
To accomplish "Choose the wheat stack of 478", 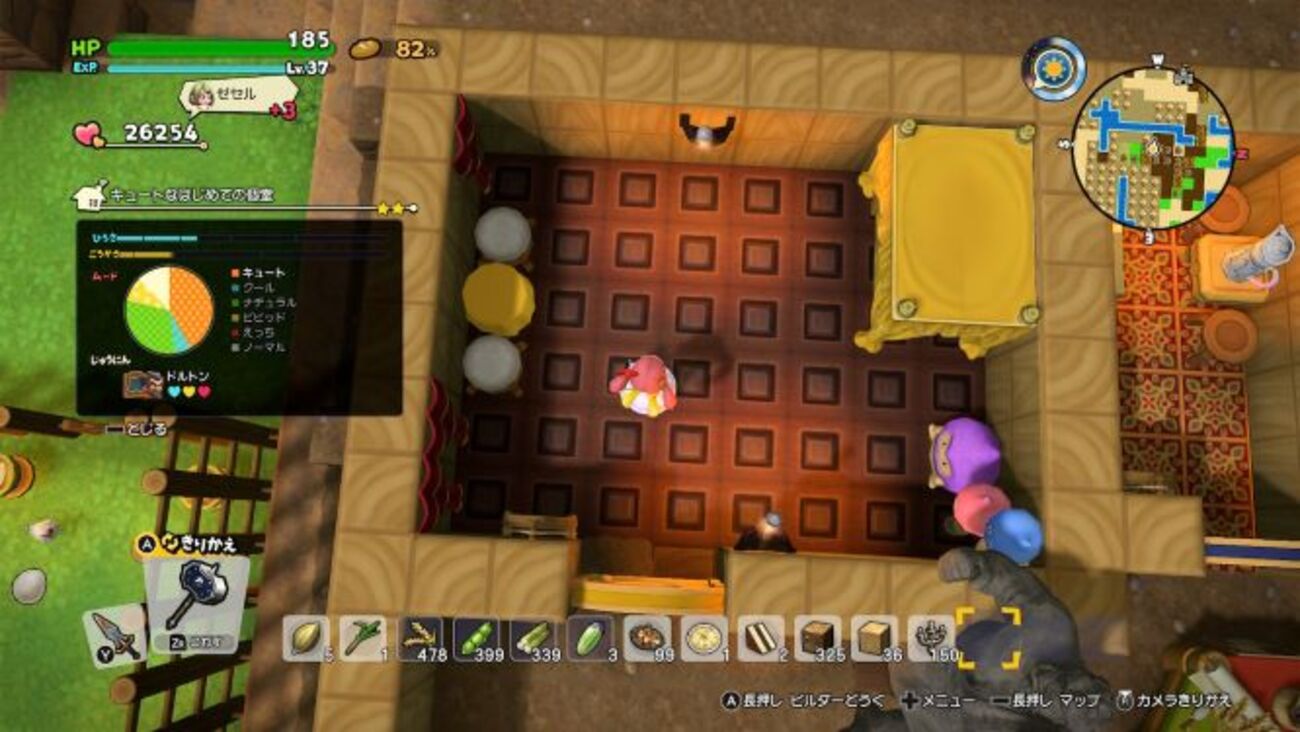I will [420, 637].
